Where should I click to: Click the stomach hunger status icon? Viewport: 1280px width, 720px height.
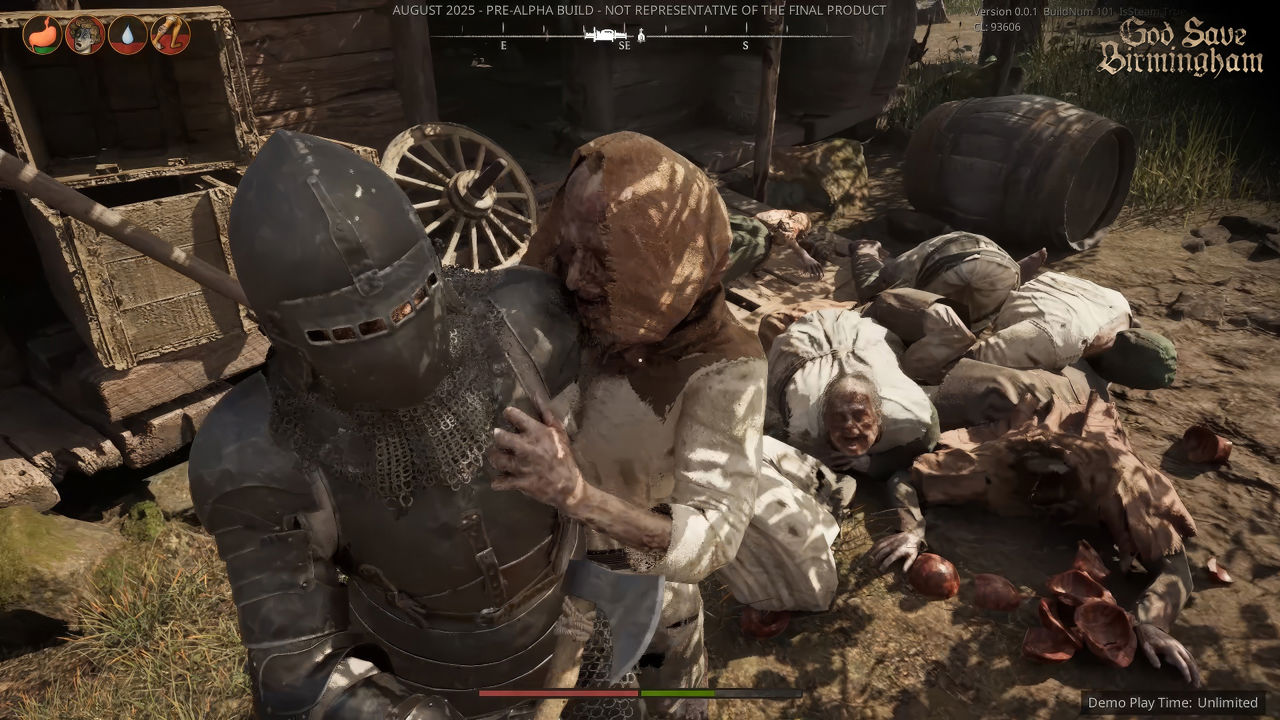[x=42, y=35]
